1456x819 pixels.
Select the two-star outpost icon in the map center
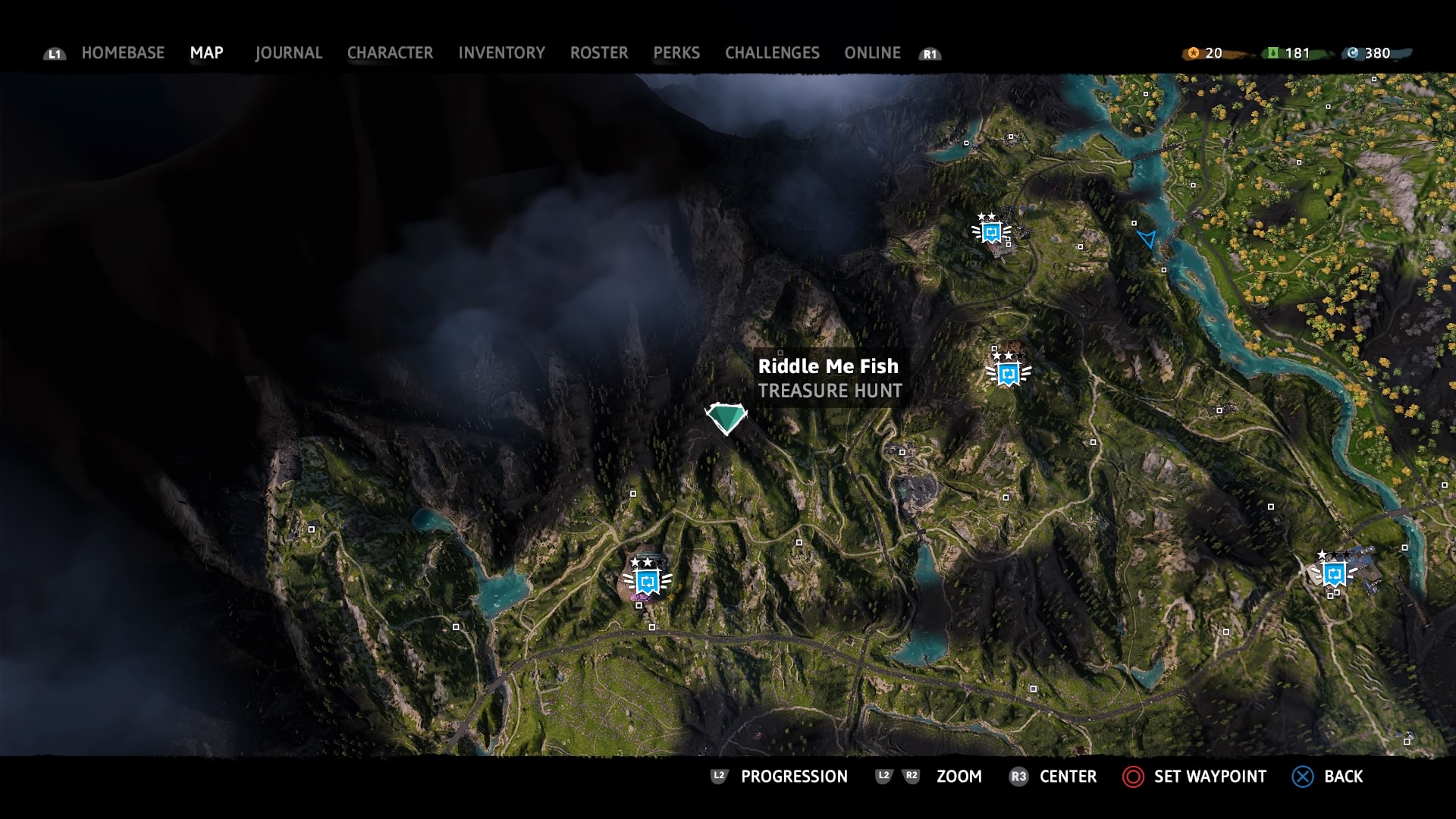[1009, 373]
